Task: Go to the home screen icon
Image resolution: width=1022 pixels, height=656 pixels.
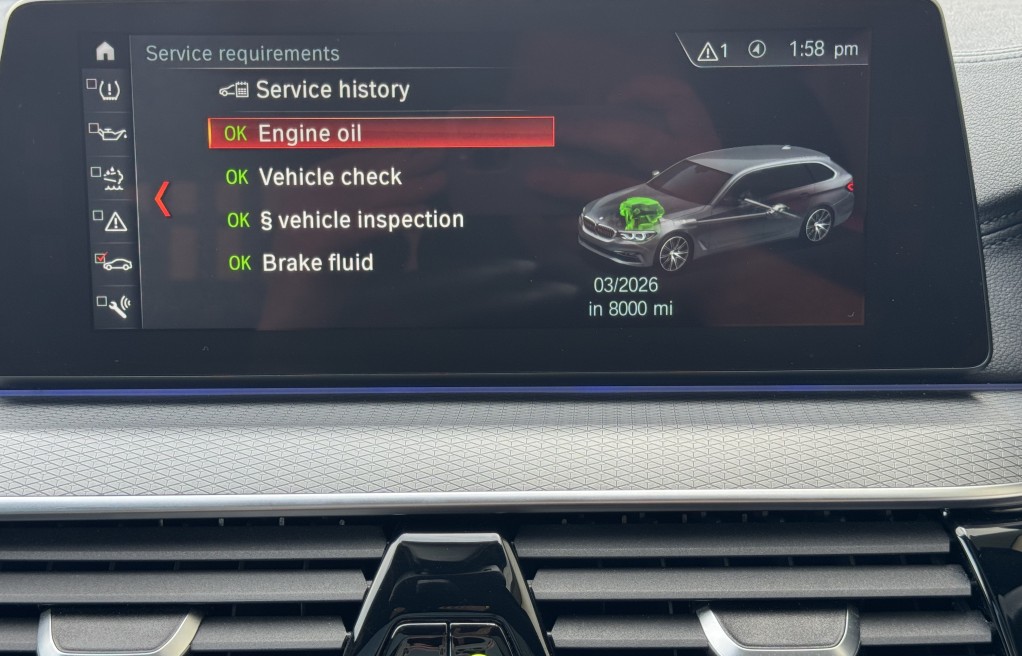Action: 105,52
